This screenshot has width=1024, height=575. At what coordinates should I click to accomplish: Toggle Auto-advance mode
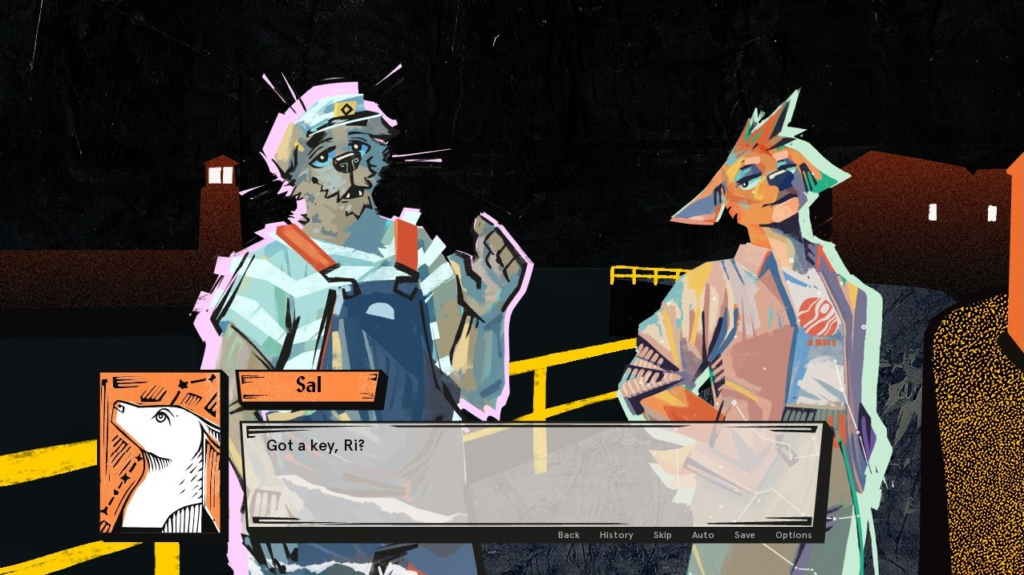click(x=703, y=535)
